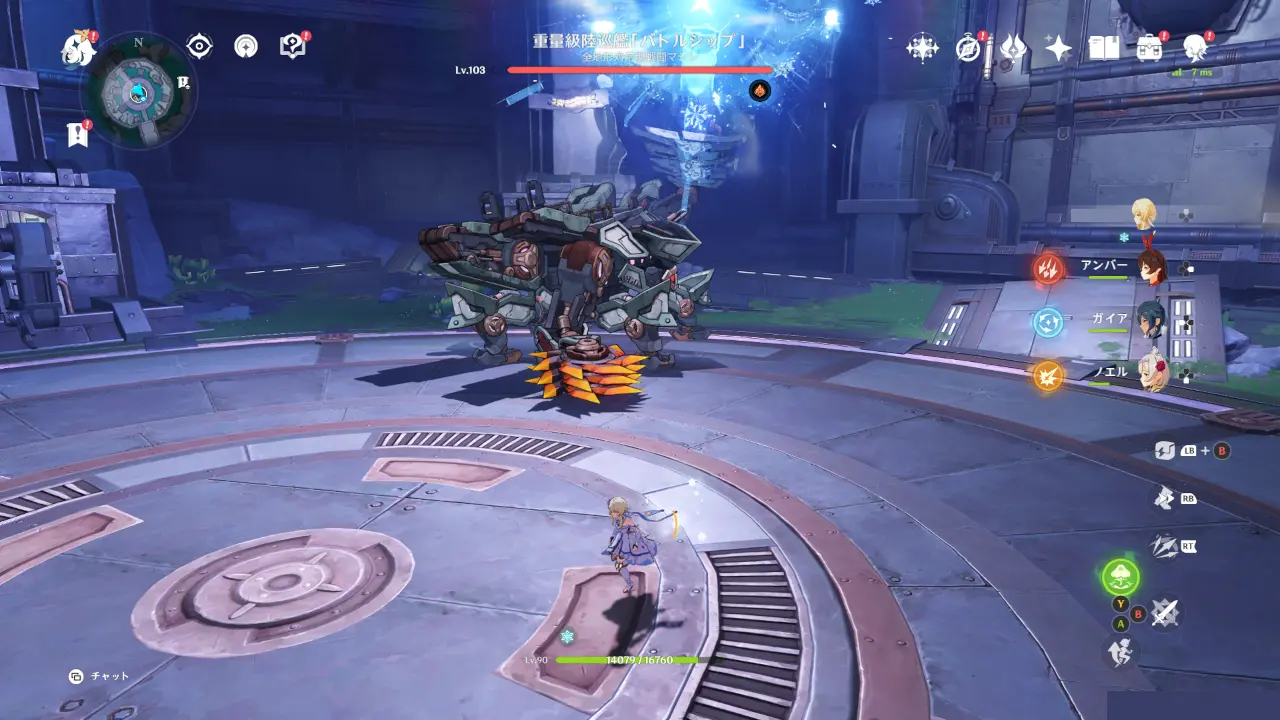1280x720 pixels.
Task: Select the blonde character portrait atop the party list
Action: pyautogui.click(x=1143, y=213)
